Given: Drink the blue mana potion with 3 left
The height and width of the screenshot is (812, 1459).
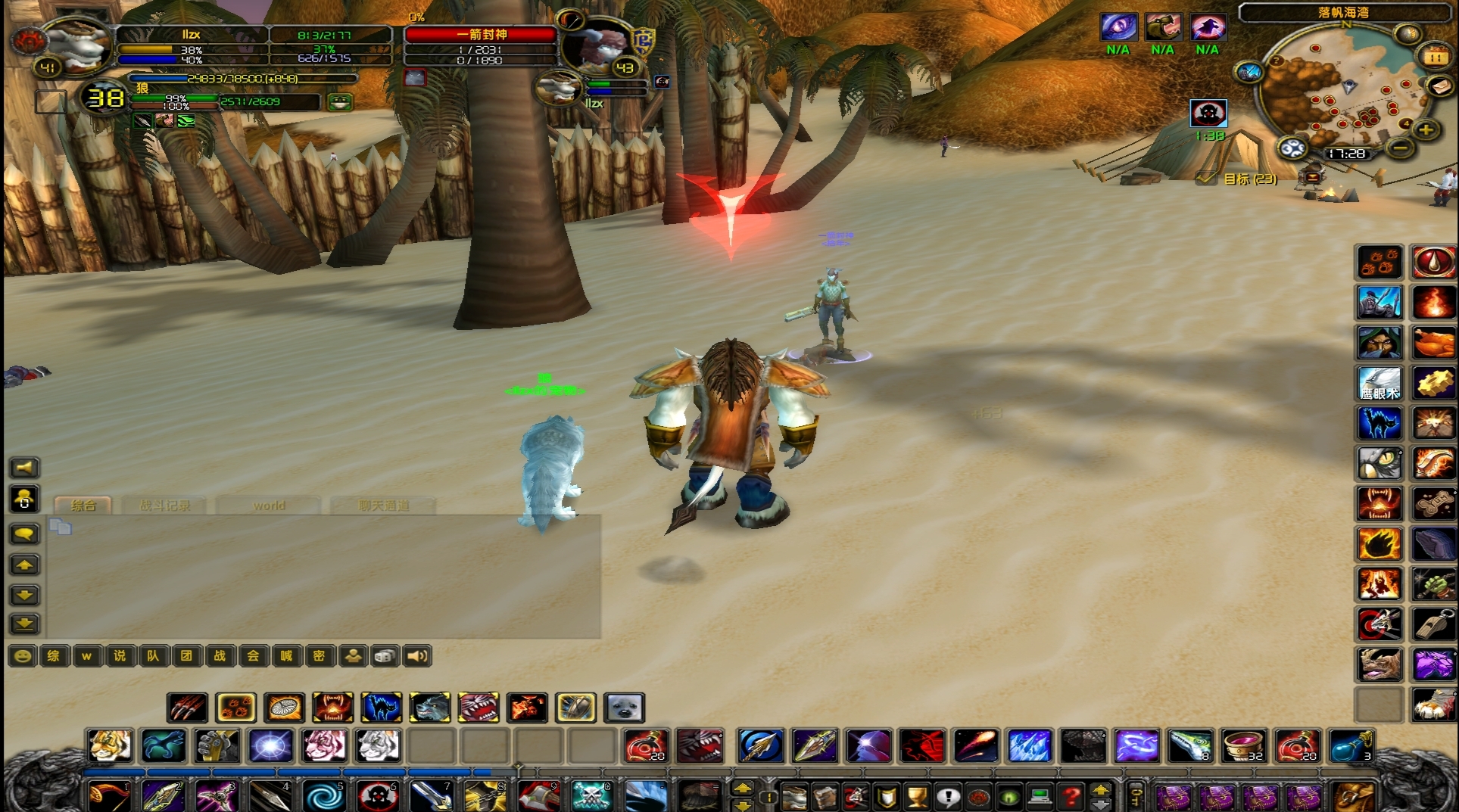Looking at the screenshot, I should pyautogui.click(x=1350, y=745).
